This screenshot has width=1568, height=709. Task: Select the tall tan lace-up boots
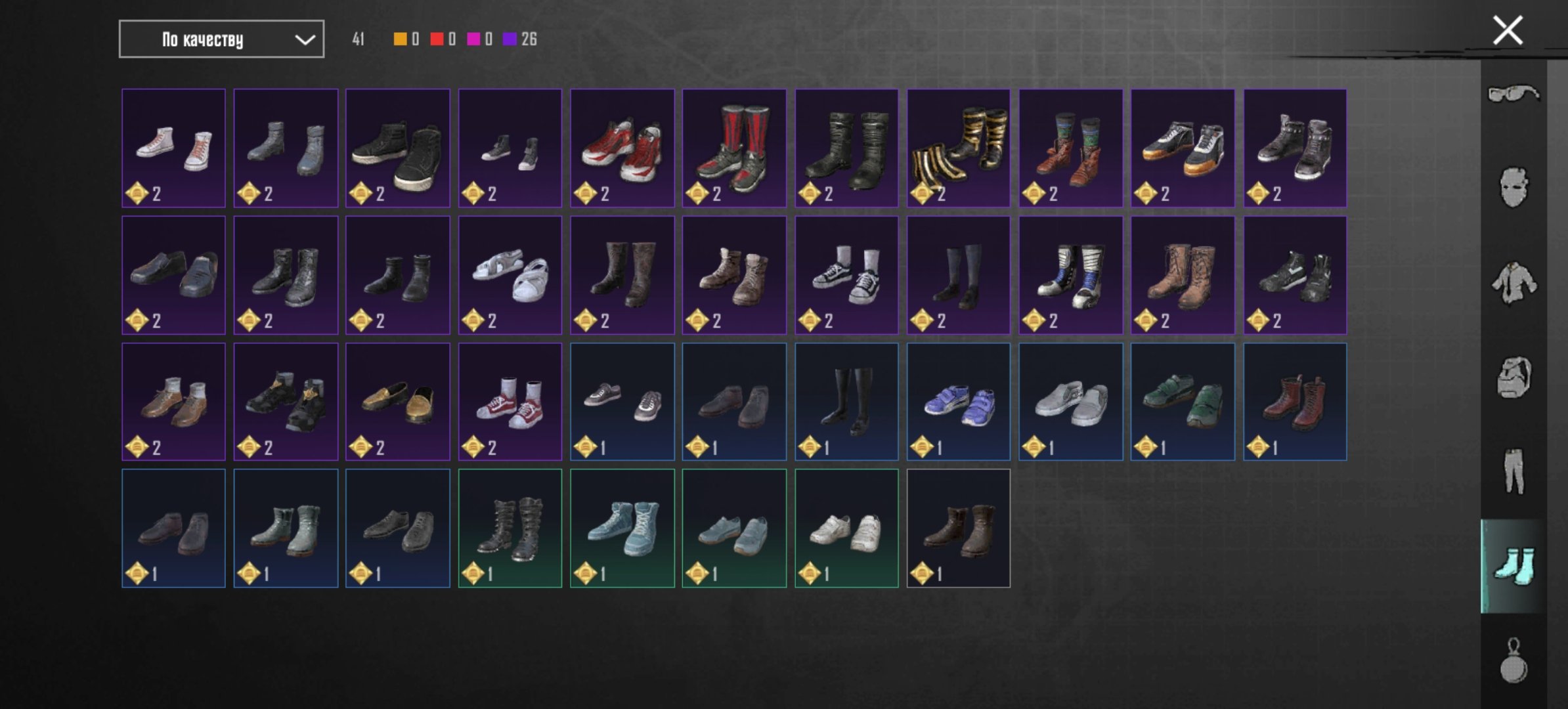[x=1183, y=275]
